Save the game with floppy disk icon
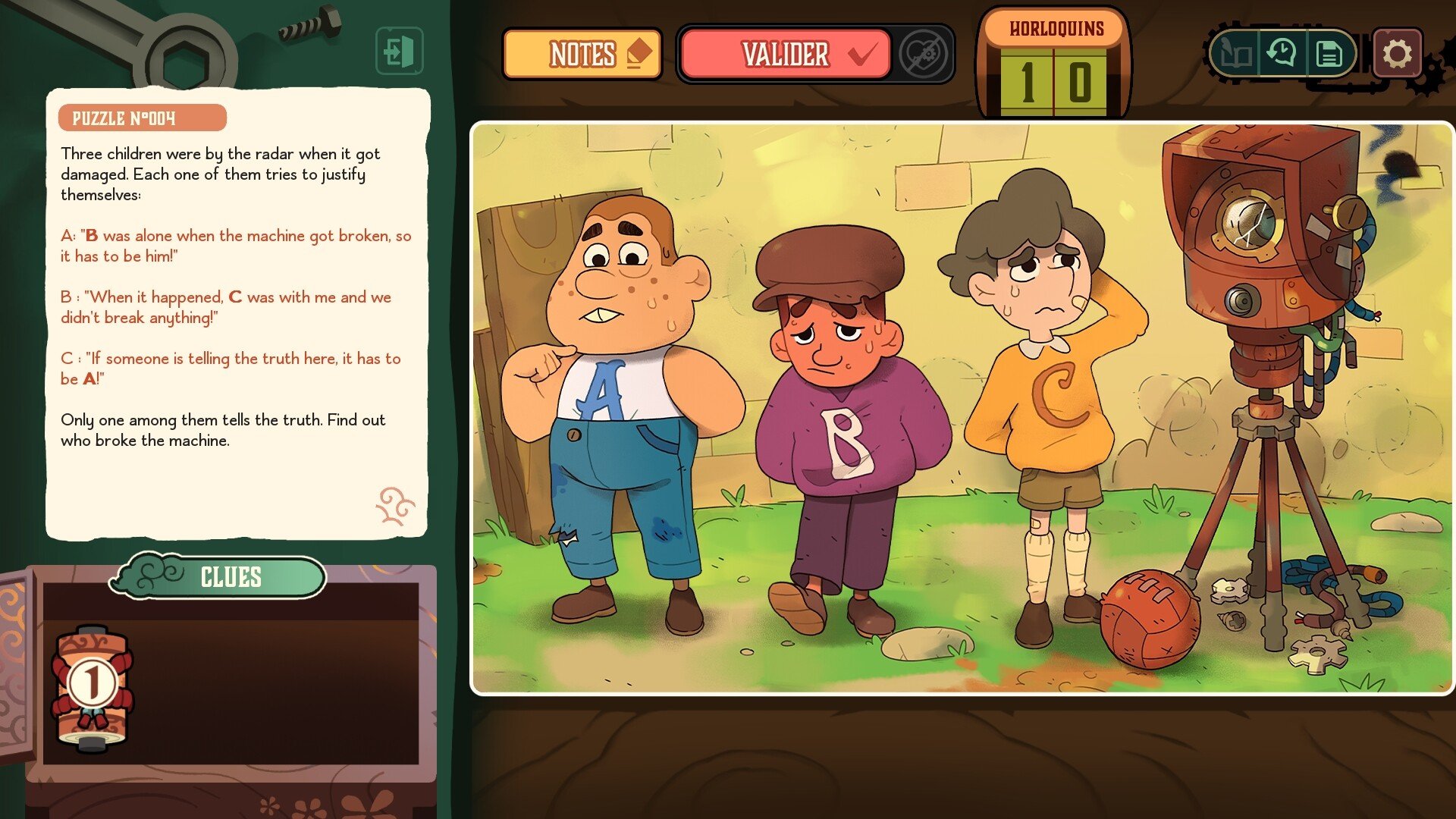The image size is (1456, 819). tap(1329, 54)
